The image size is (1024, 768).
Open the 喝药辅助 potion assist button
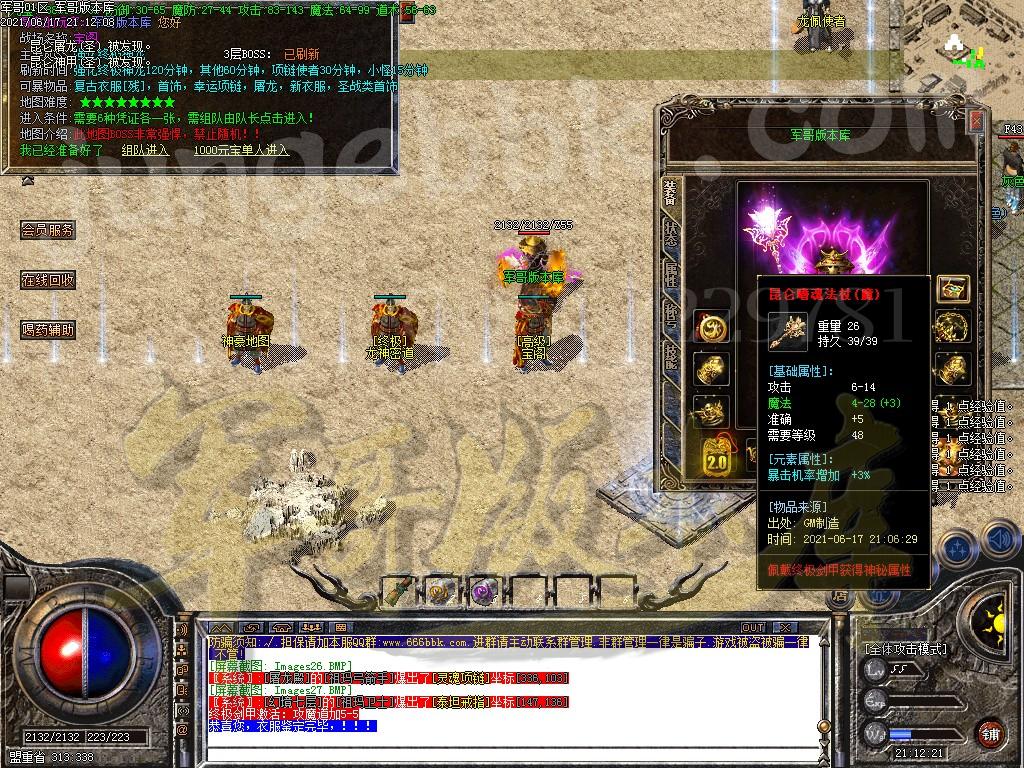48,329
